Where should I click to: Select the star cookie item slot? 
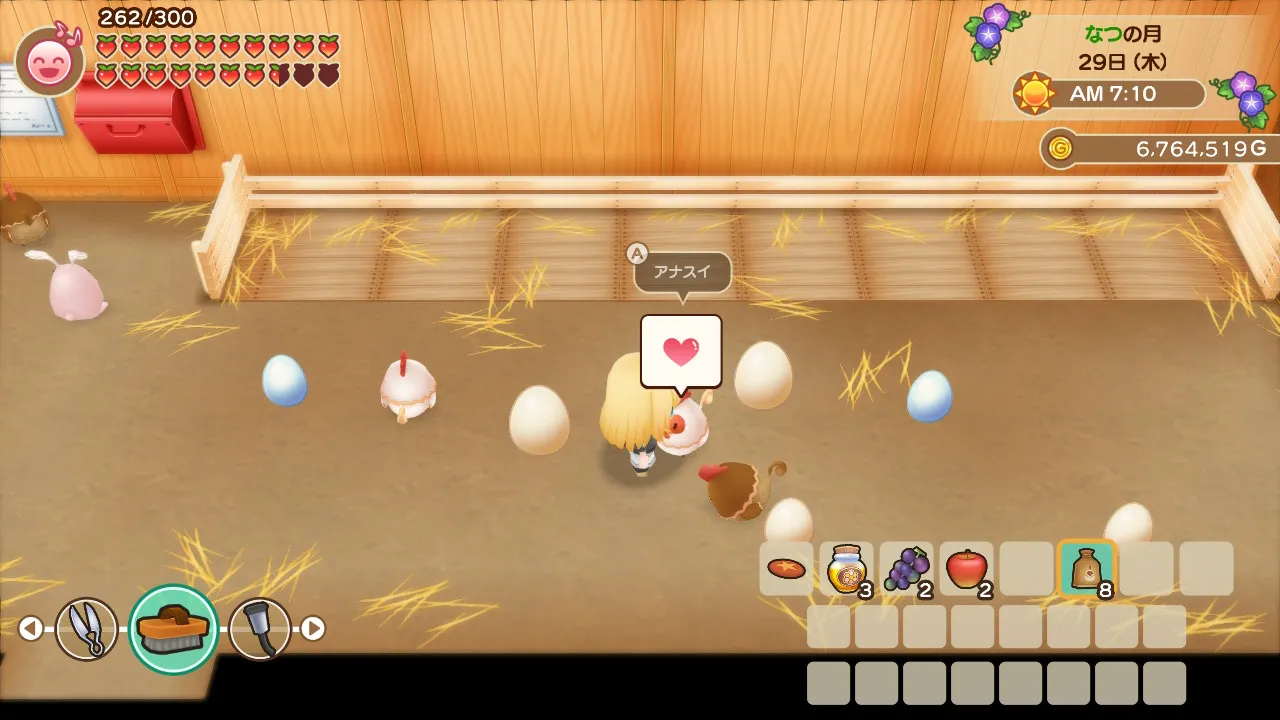(x=787, y=569)
